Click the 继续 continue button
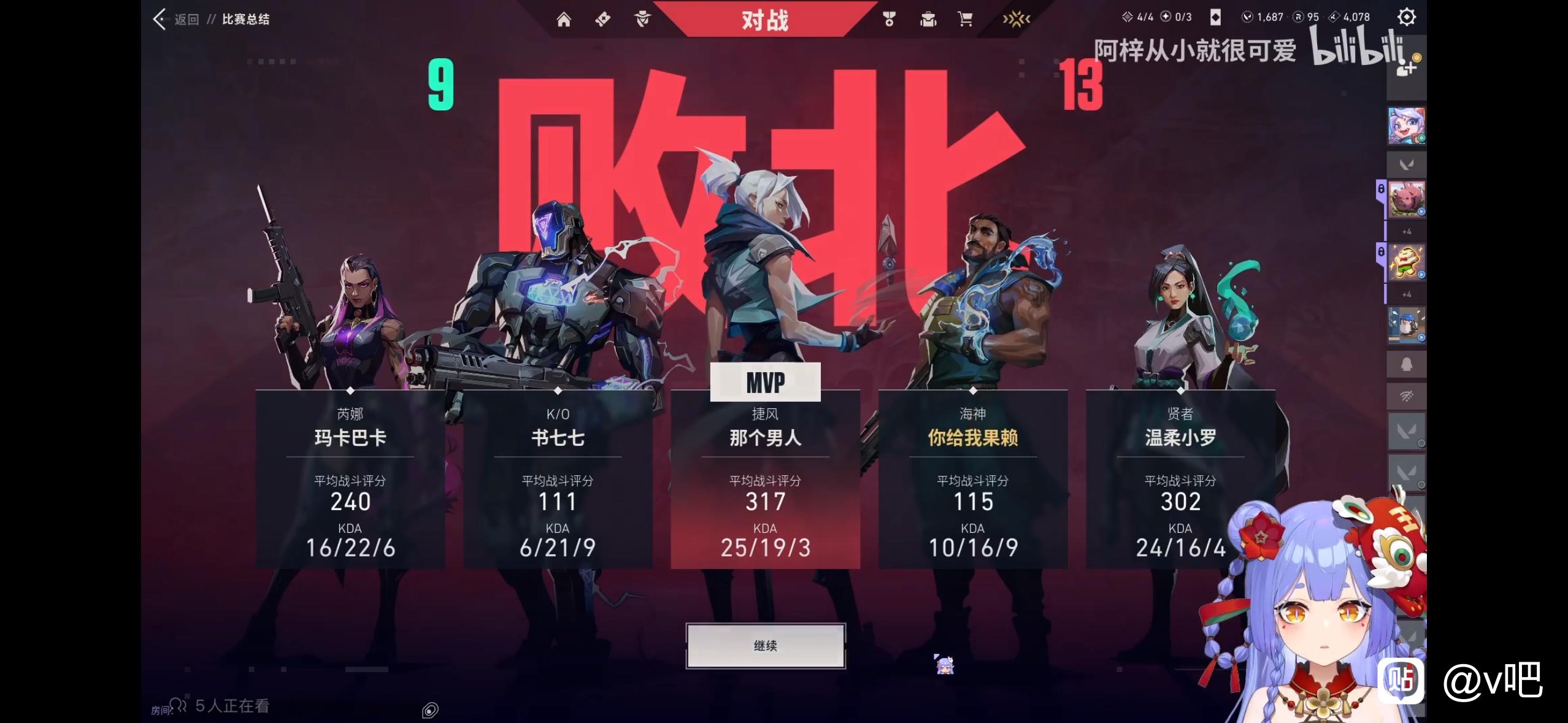 pyautogui.click(x=765, y=646)
